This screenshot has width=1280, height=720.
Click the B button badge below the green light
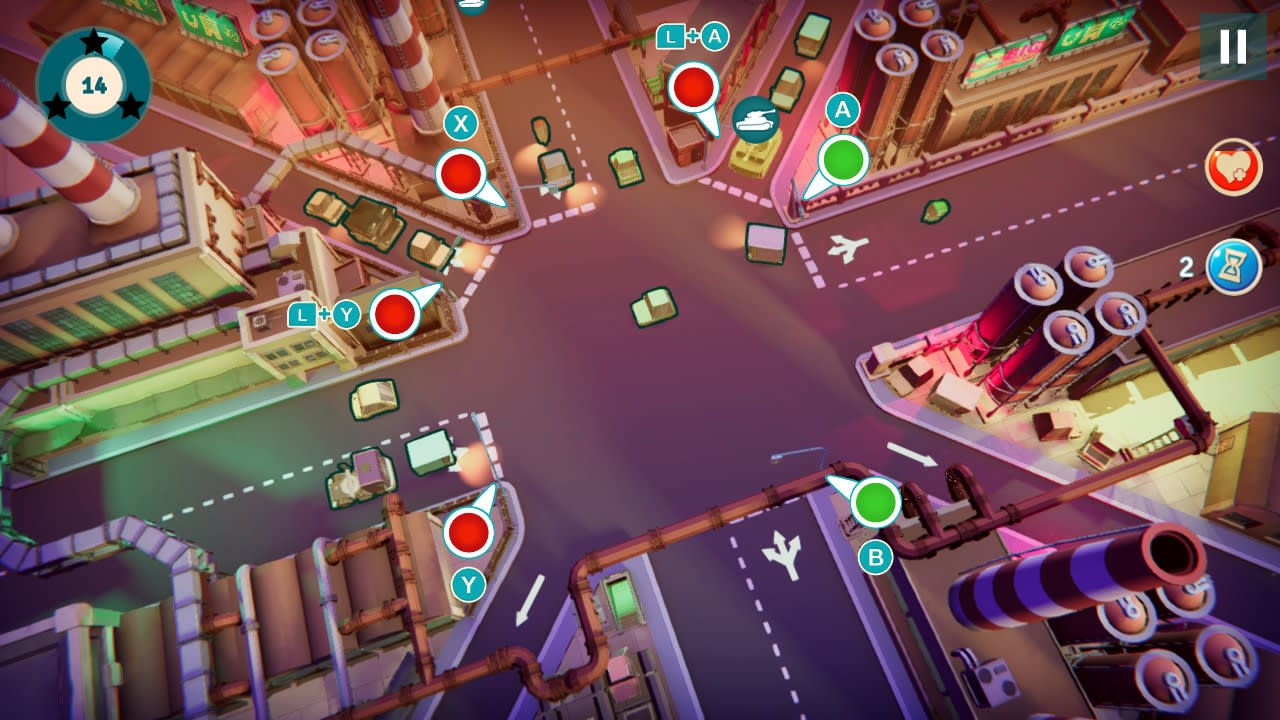tap(877, 558)
